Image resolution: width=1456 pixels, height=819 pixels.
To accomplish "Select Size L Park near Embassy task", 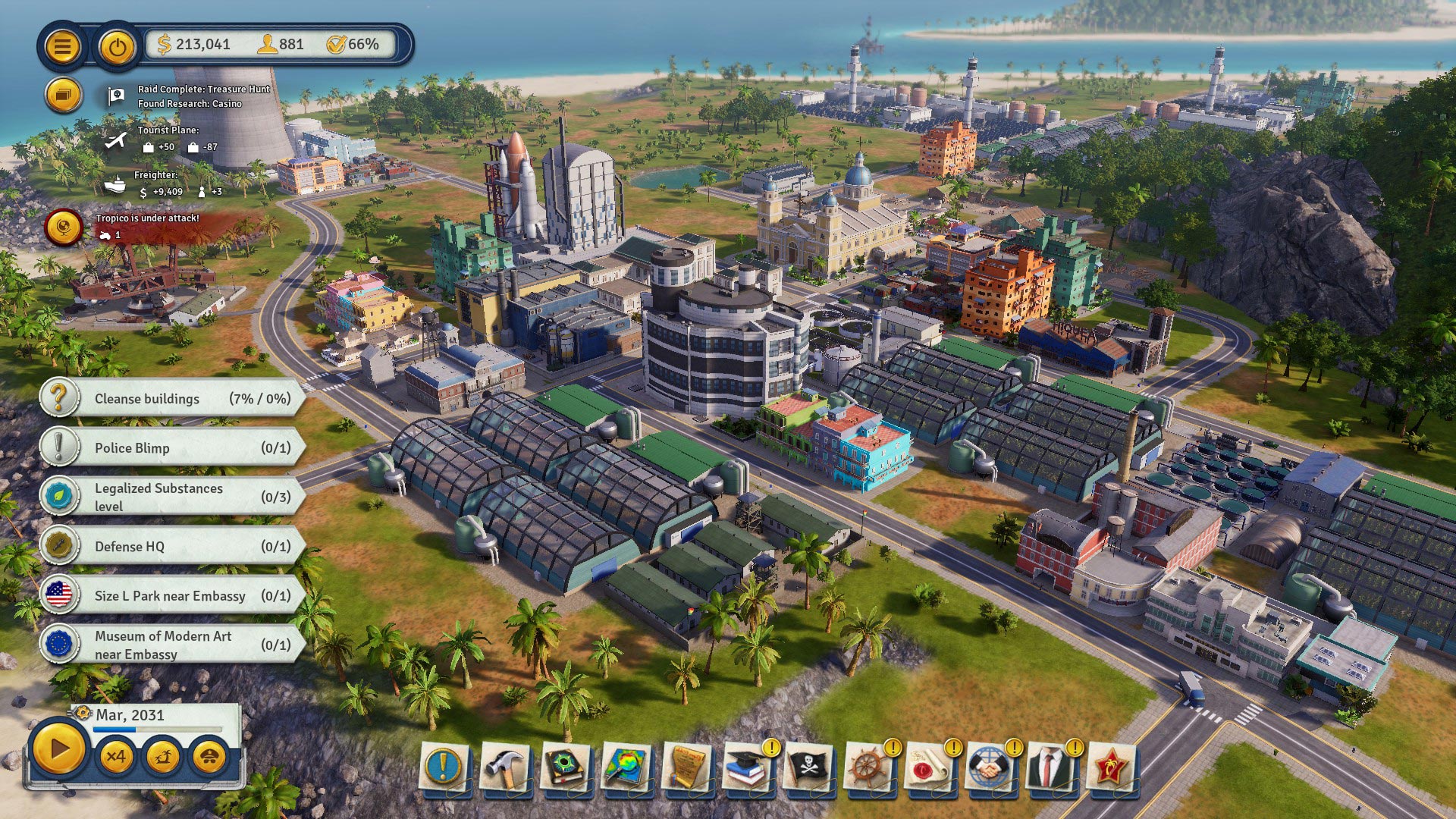I will (x=173, y=596).
